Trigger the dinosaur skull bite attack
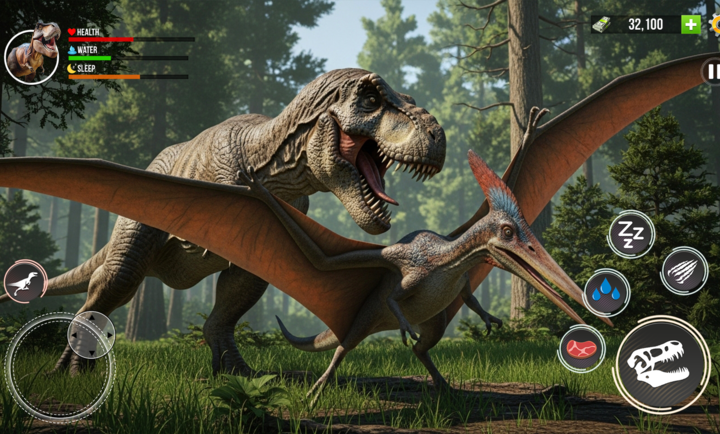Image resolution: width=720 pixels, height=434 pixels. (x=664, y=364)
